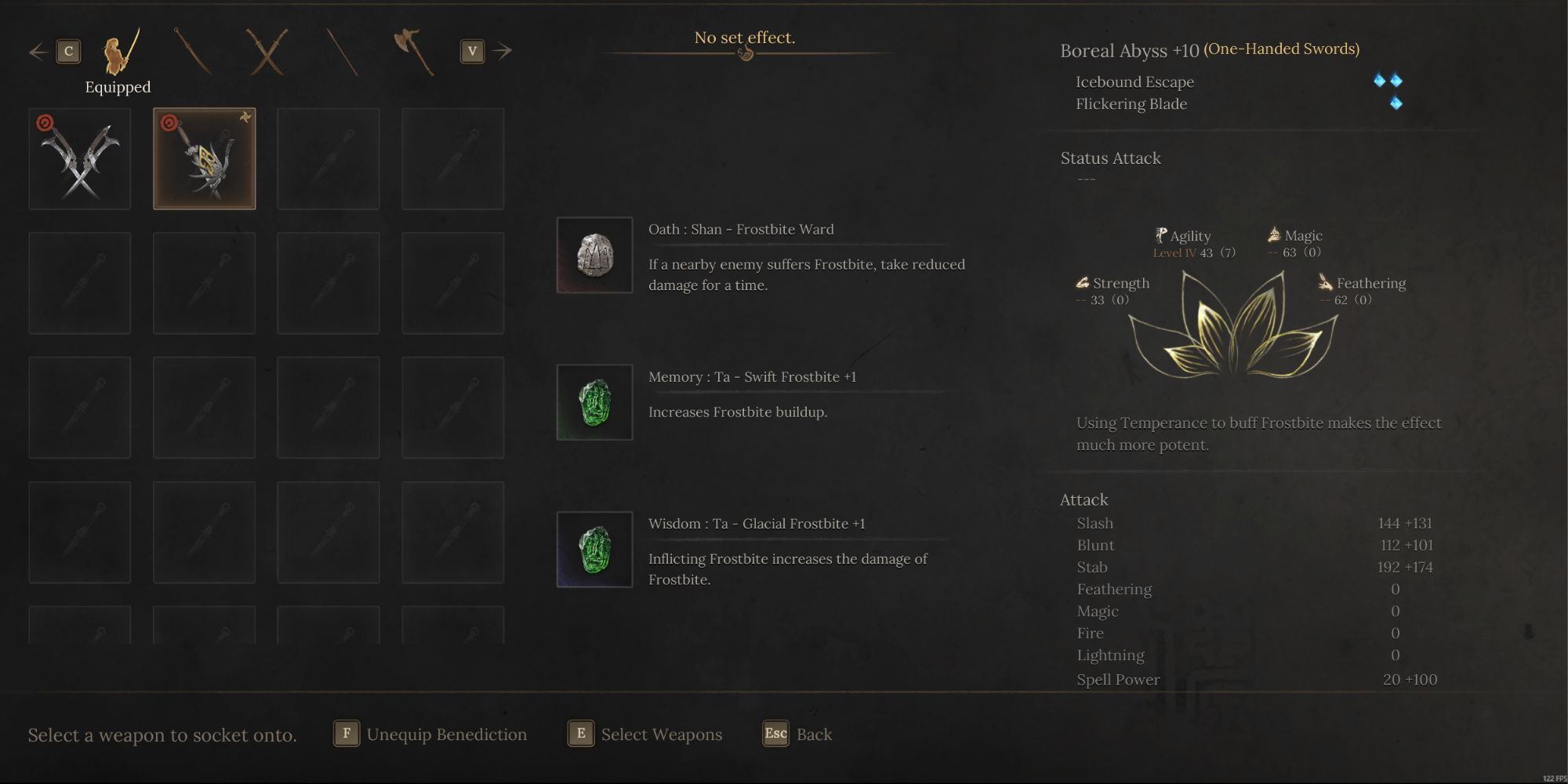
Task: Select the Memory: Ta Swift Frostbite gem
Action: click(593, 401)
